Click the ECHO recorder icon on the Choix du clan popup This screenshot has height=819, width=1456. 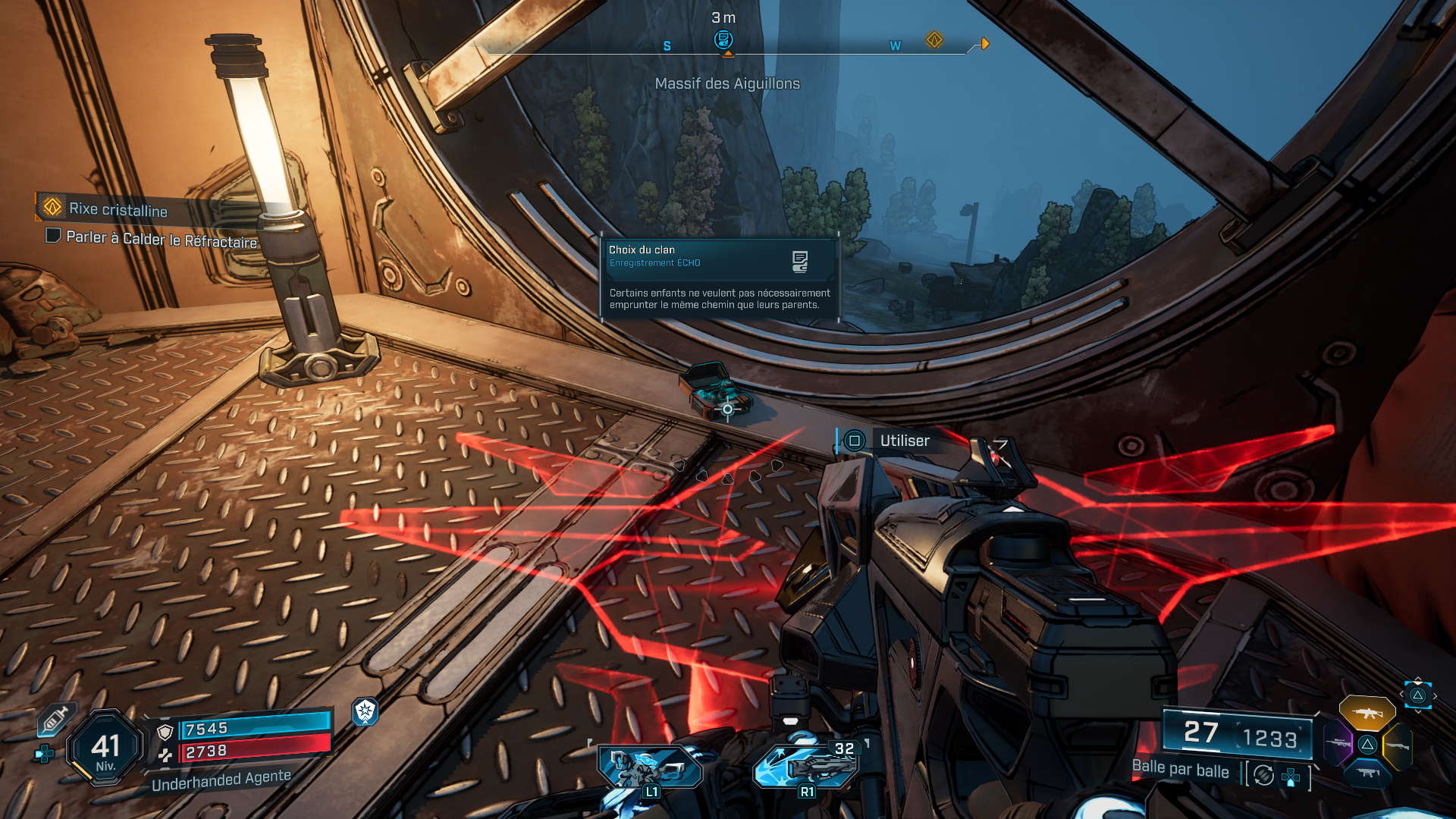click(799, 260)
